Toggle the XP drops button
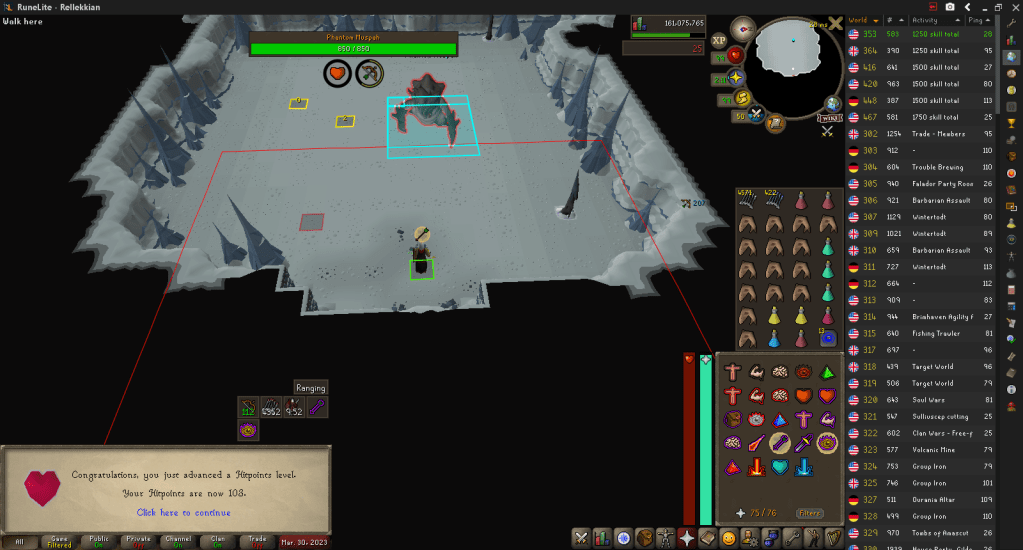 (x=719, y=41)
